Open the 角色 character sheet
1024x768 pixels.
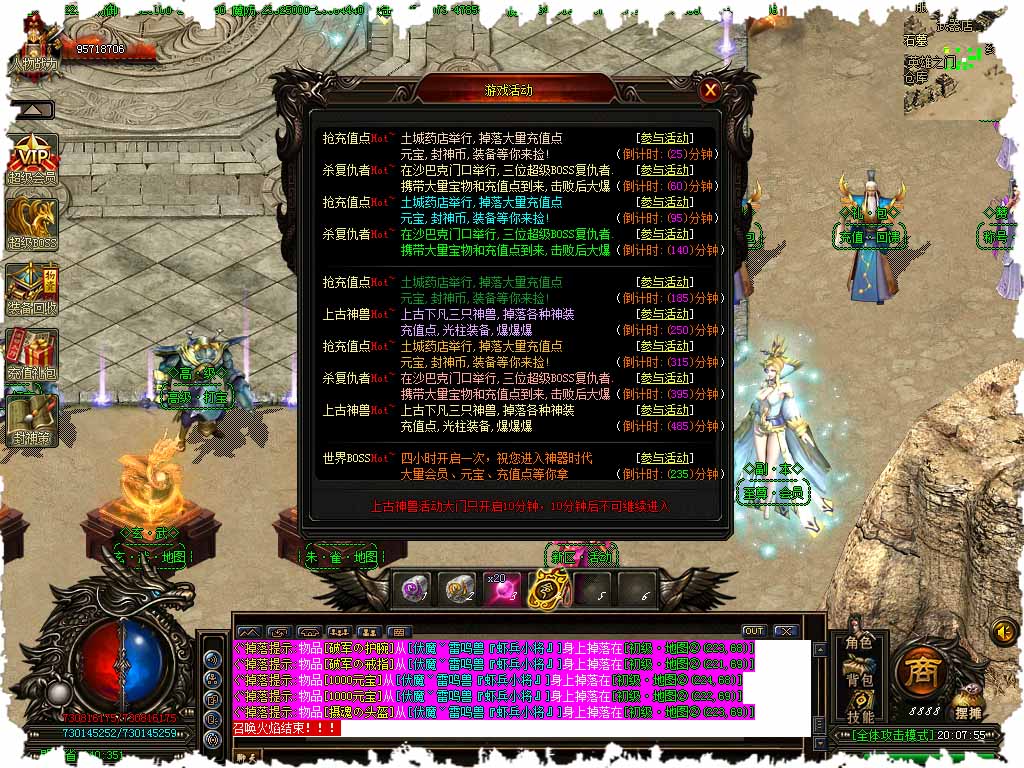tap(859, 642)
